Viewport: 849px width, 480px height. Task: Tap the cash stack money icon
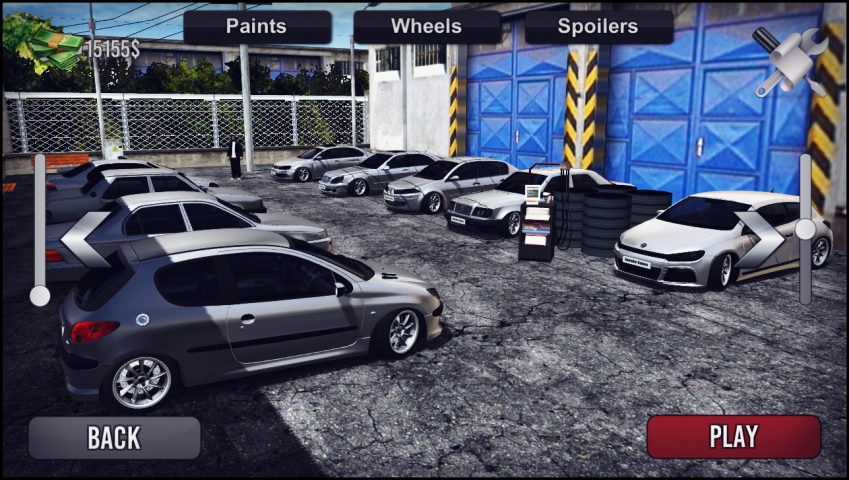45,45
